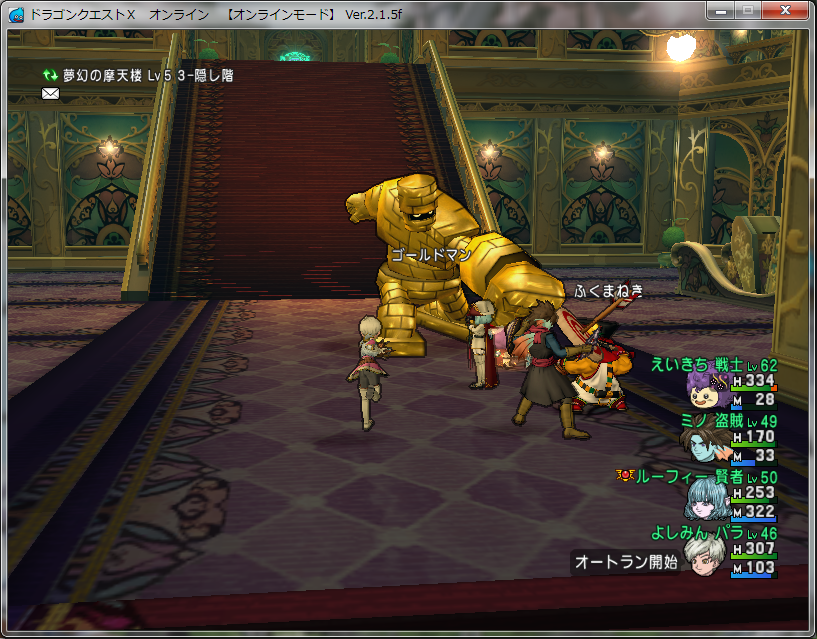Viewport: 817px width, 639px height.
Task: Maximize the game window
Action: [748, 10]
